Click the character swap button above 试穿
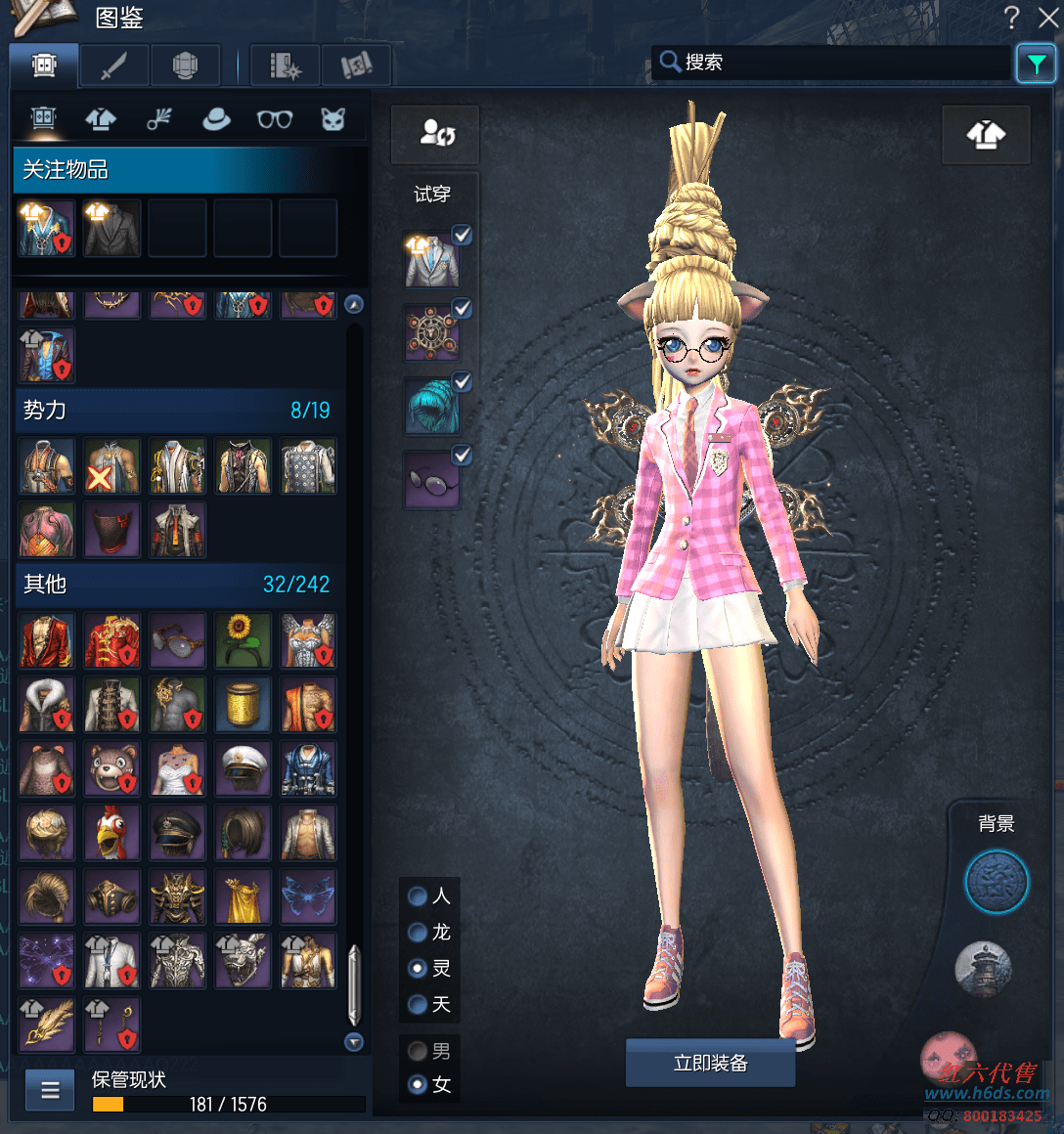Screen dimensions: 1064x1134 click(x=435, y=134)
